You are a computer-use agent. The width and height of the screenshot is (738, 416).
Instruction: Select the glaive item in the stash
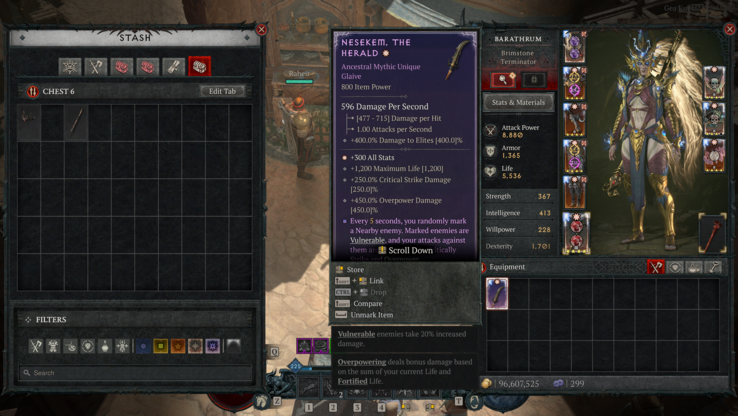pyautogui.click(x=76, y=121)
